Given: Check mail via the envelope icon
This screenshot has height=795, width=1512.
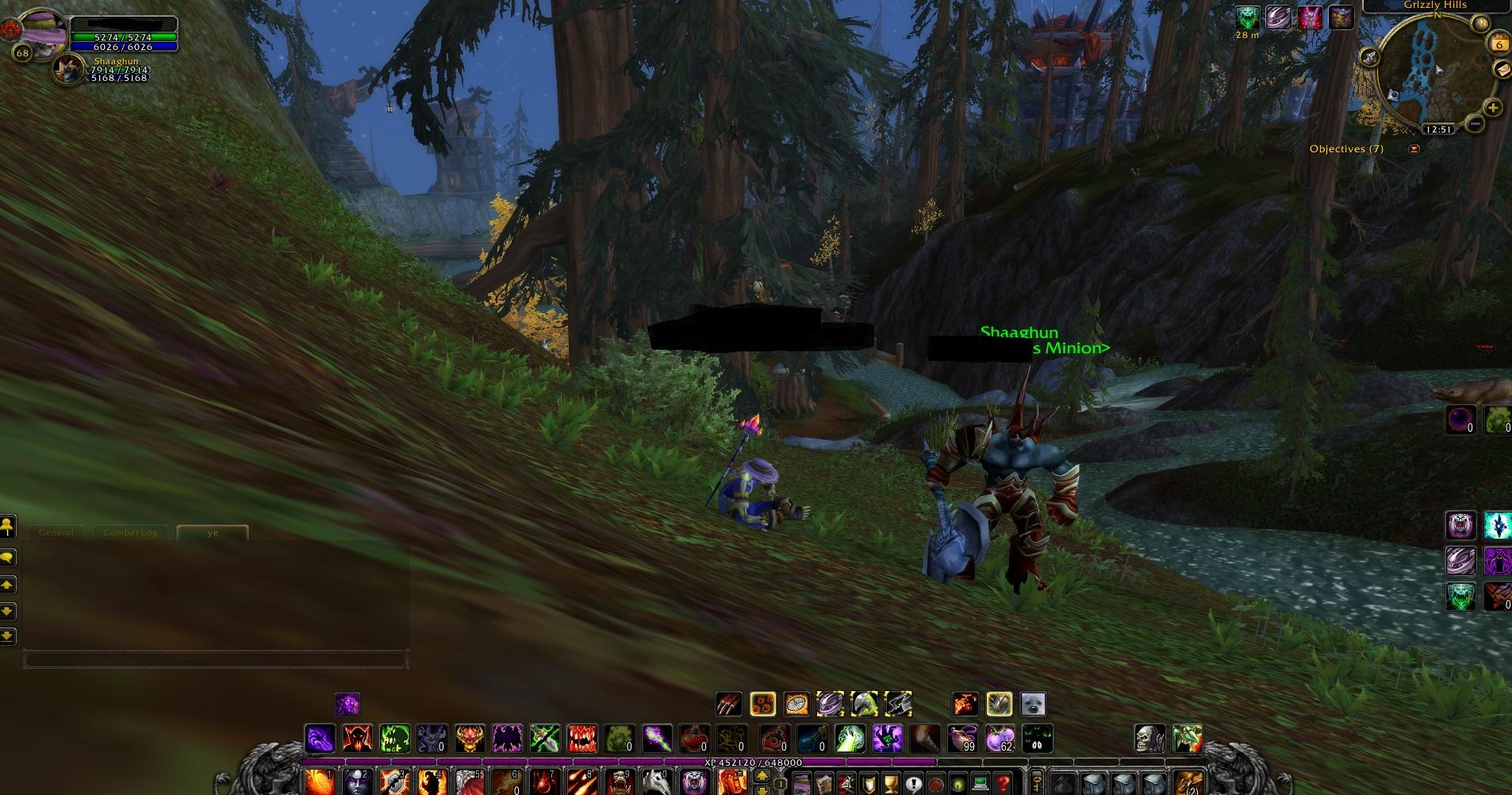Looking at the screenshot, I should pos(1503,71).
